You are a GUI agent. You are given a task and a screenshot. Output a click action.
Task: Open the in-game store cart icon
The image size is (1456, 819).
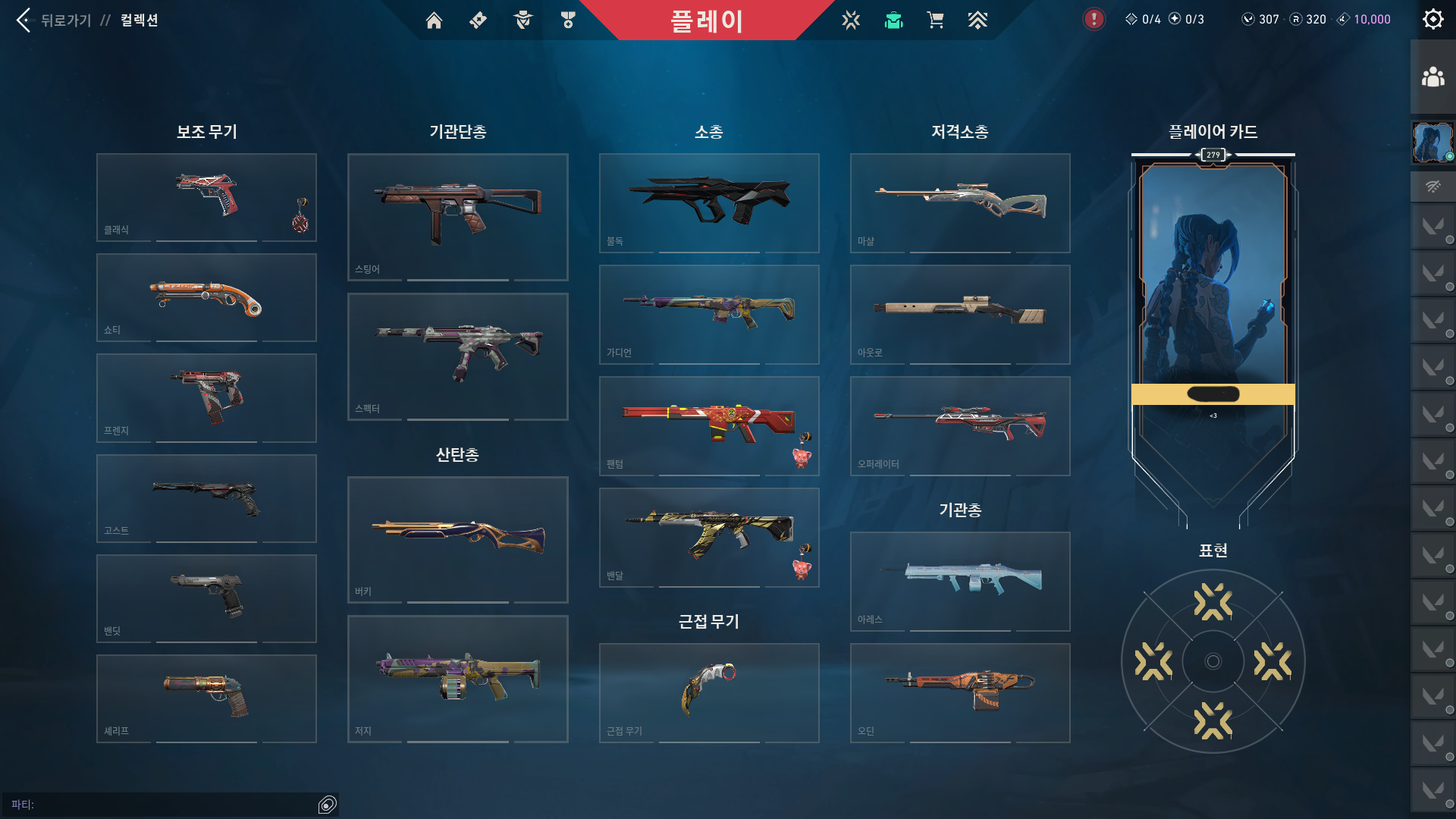[x=935, y=20]
